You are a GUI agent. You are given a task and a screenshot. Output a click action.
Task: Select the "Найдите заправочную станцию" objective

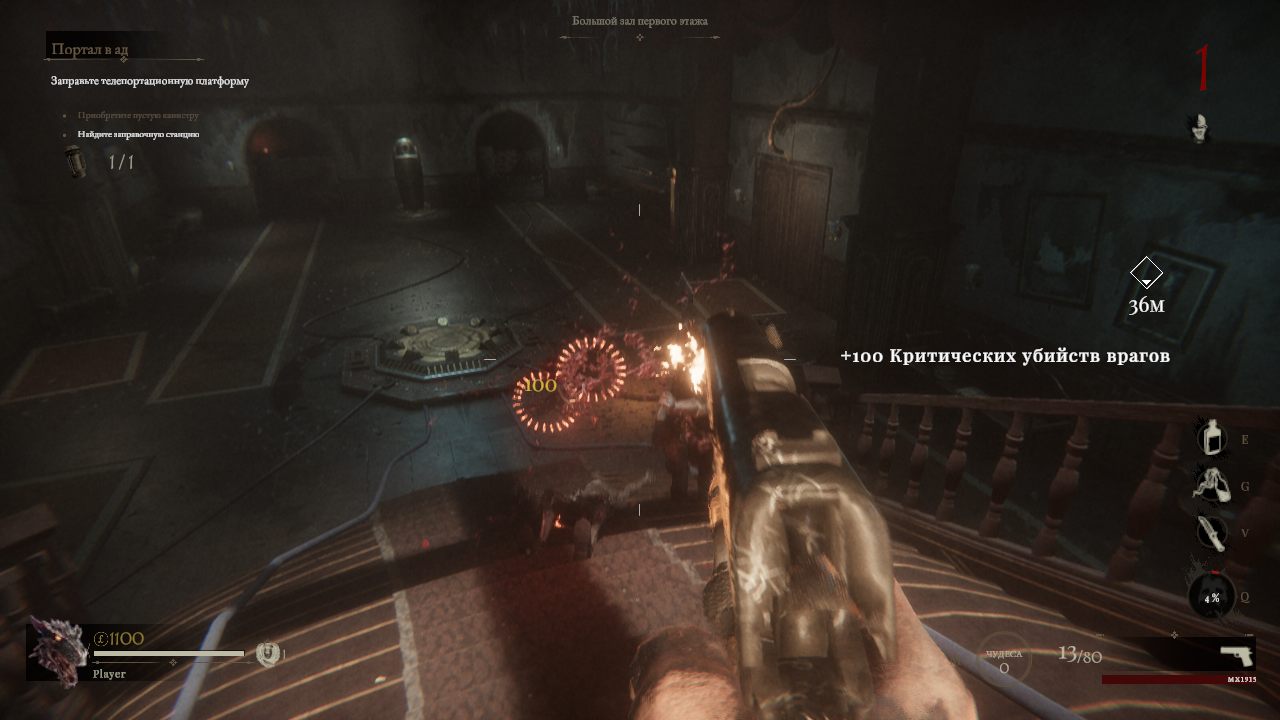coord(138,134)
